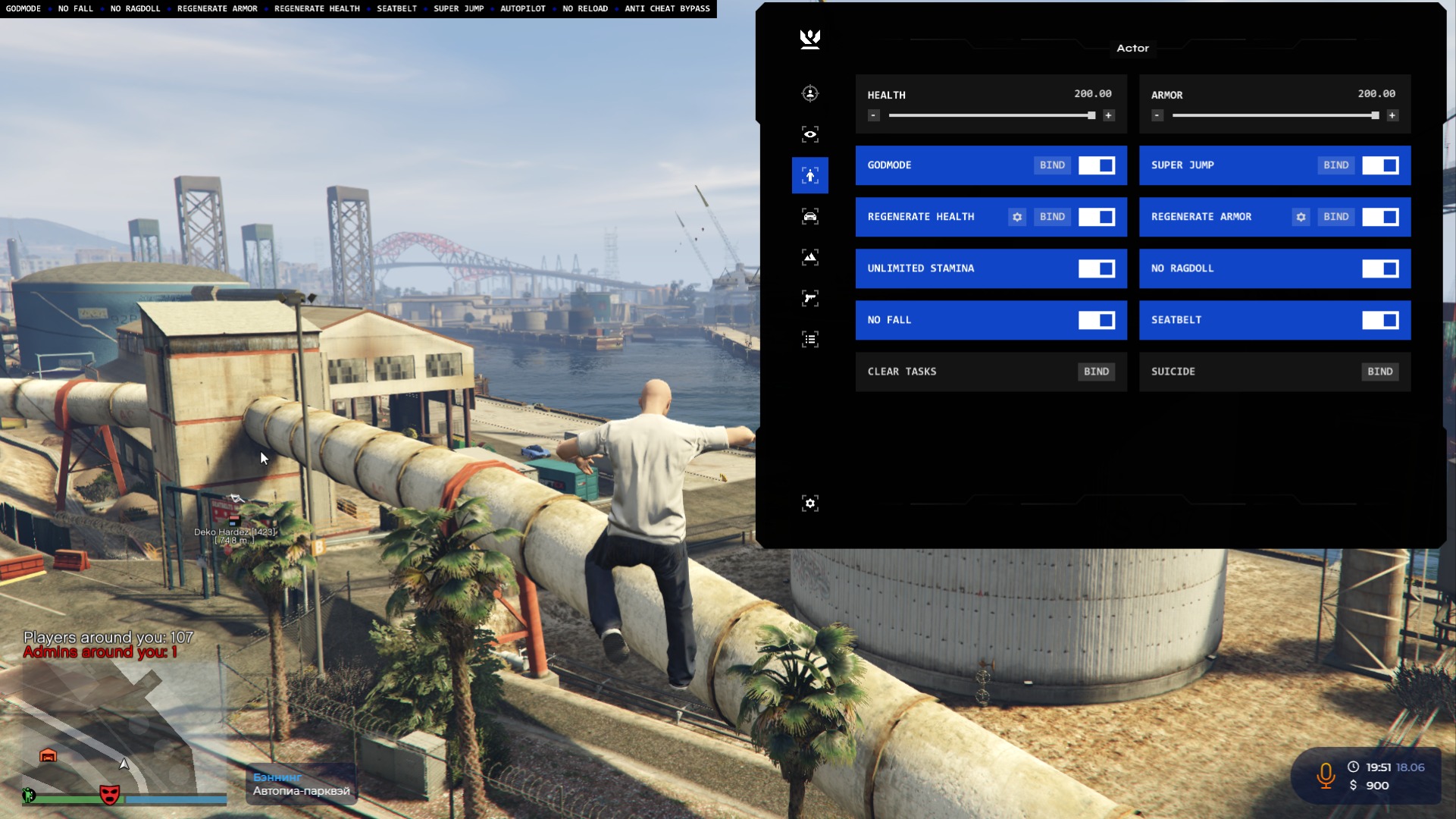
Task: Click the SUICIDE bind button
Action: (1380, 372)
